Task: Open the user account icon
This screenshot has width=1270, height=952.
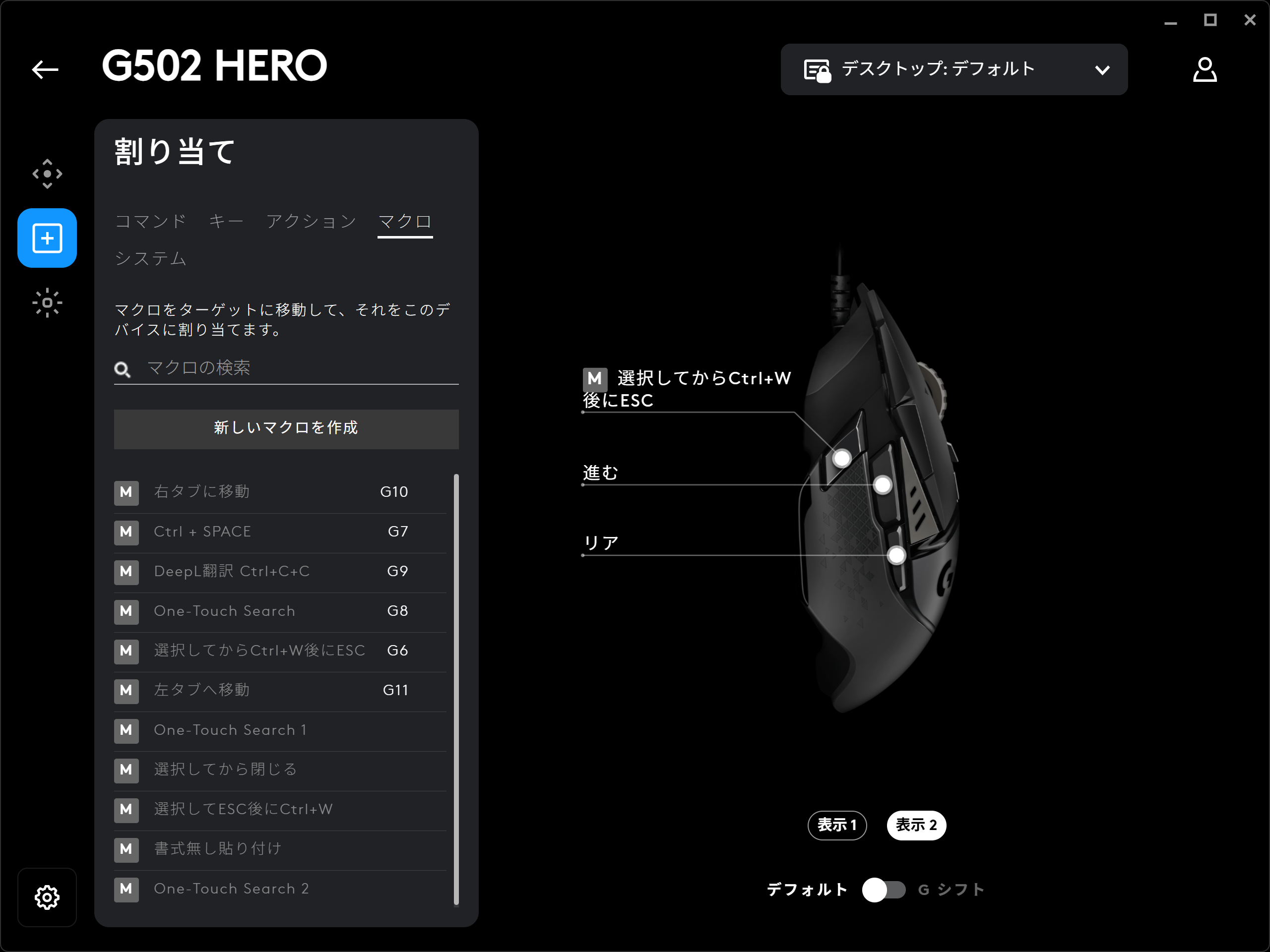Action: click(x=1204, y=69)
